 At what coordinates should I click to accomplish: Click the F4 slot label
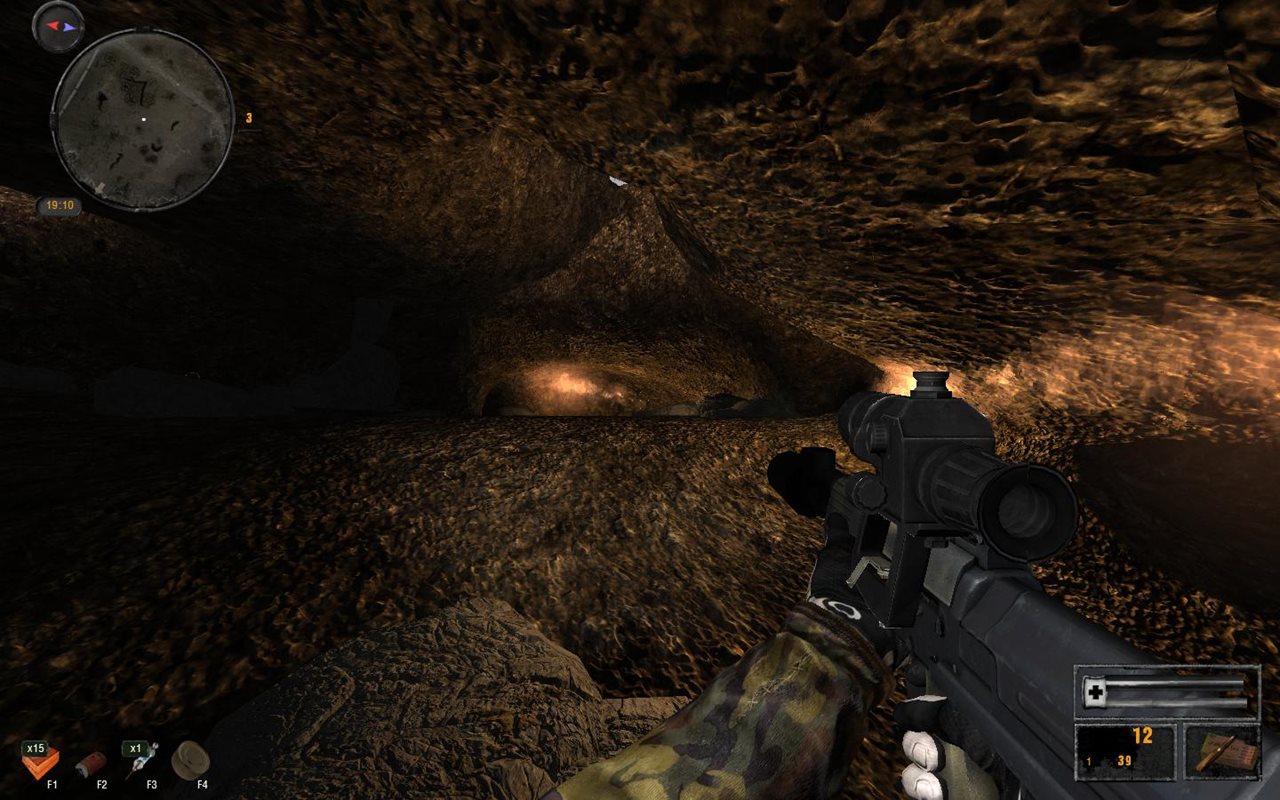click(201, 783)
